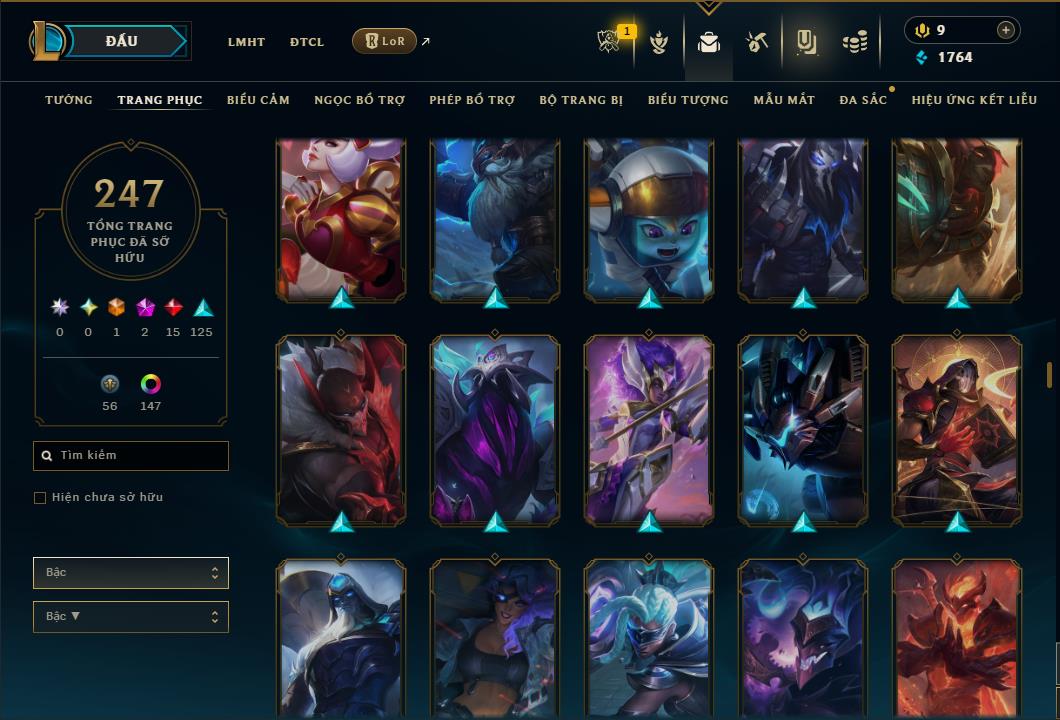Open the Bậc ▼ sort dropdown
Screen dimensions: 1060x720
131,617
